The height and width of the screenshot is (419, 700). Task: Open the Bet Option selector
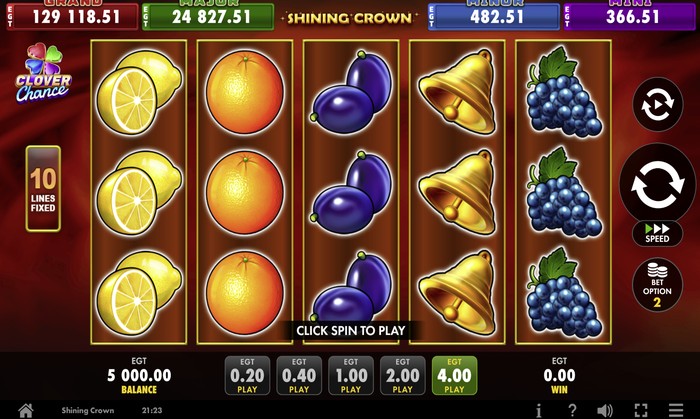pyautogui.click(x=657, y=285)
